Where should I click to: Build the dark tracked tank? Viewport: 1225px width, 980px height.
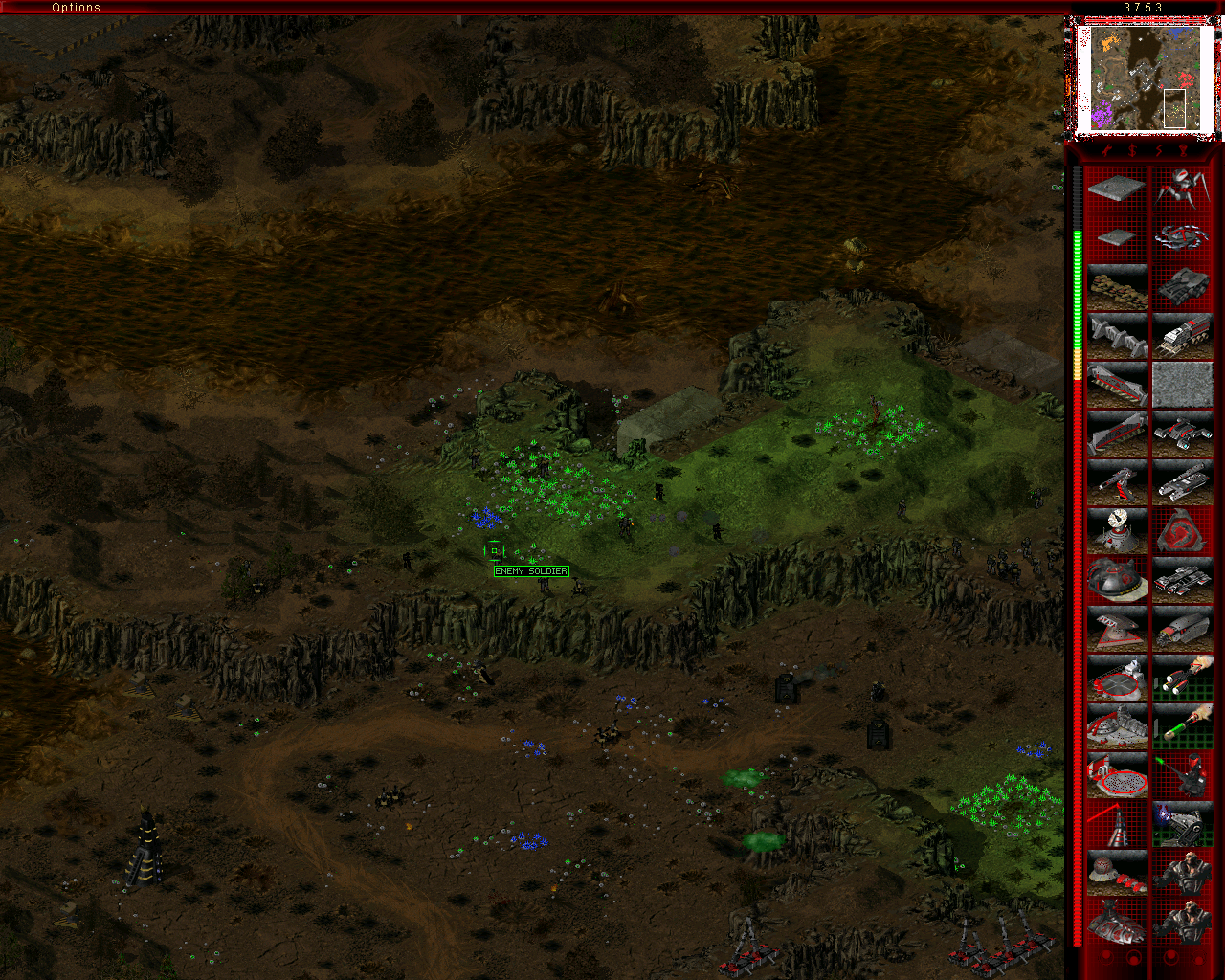(x=1183, y=286)
